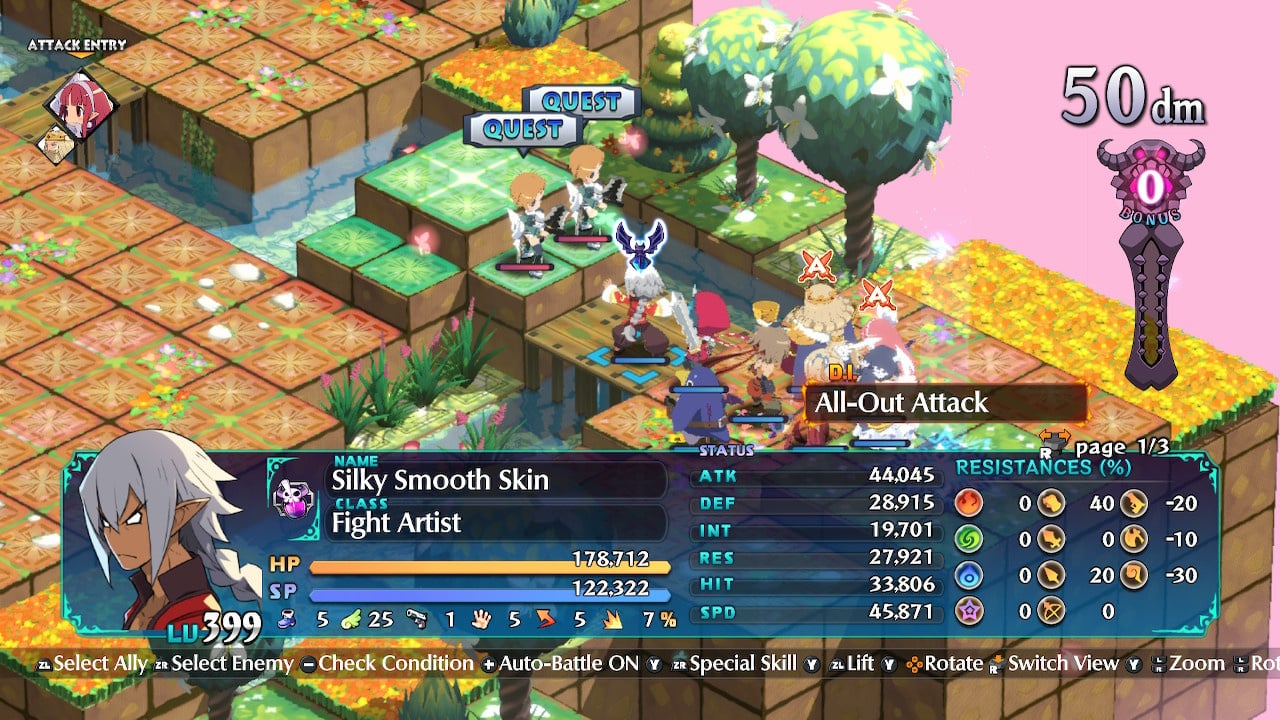Click the wing jump stat icon
Image resolution: width=1280 pixels, height=720 pixels.
pos(351,619)
